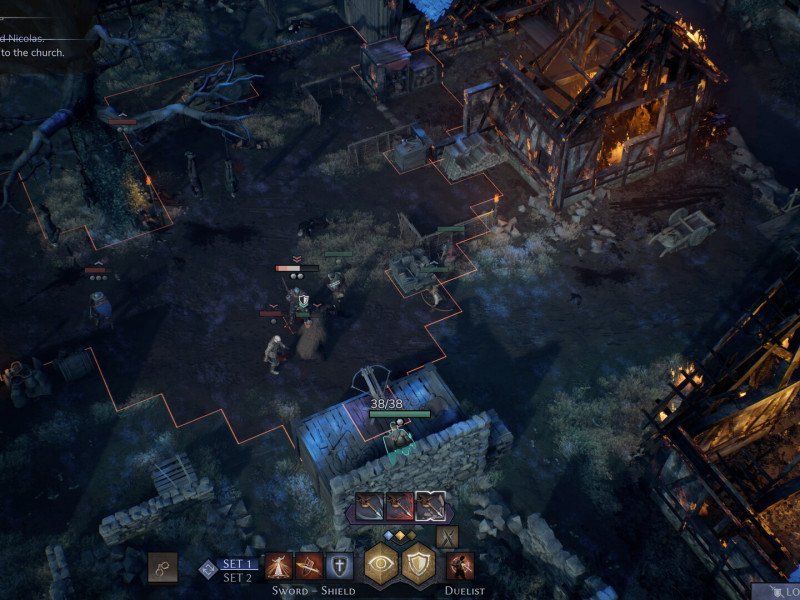Switch to weapon Set 2
The height and width of the screenshot is (600, 800).
click(236, 577)
